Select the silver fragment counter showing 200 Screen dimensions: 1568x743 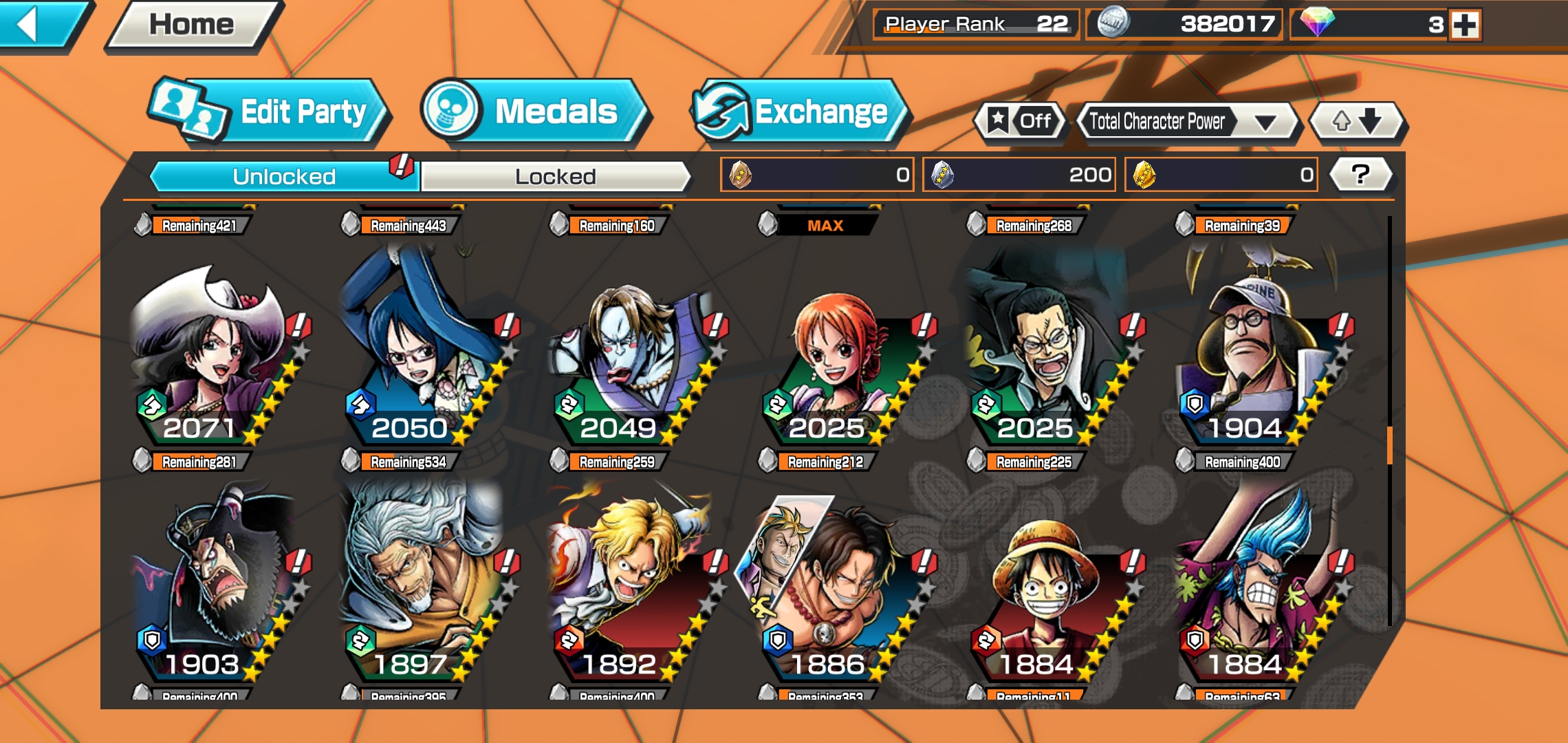point(1018,175)
